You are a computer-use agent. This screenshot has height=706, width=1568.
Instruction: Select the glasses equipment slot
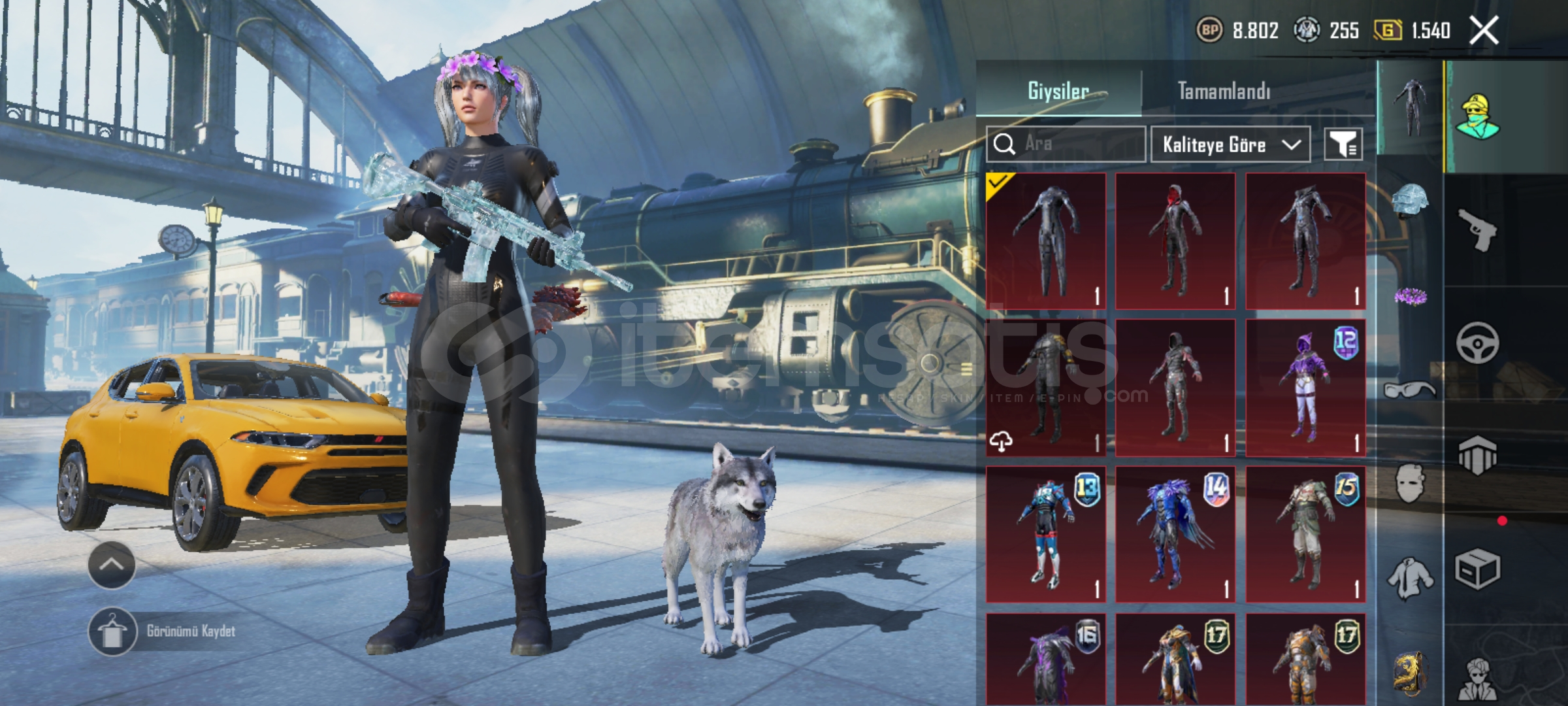[1410, 391]
